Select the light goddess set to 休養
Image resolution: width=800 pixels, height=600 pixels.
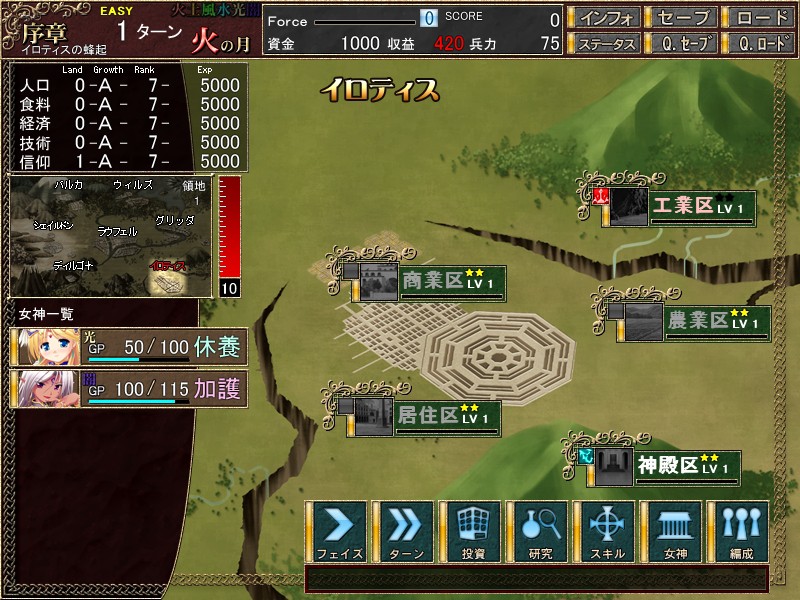(128, 347)
